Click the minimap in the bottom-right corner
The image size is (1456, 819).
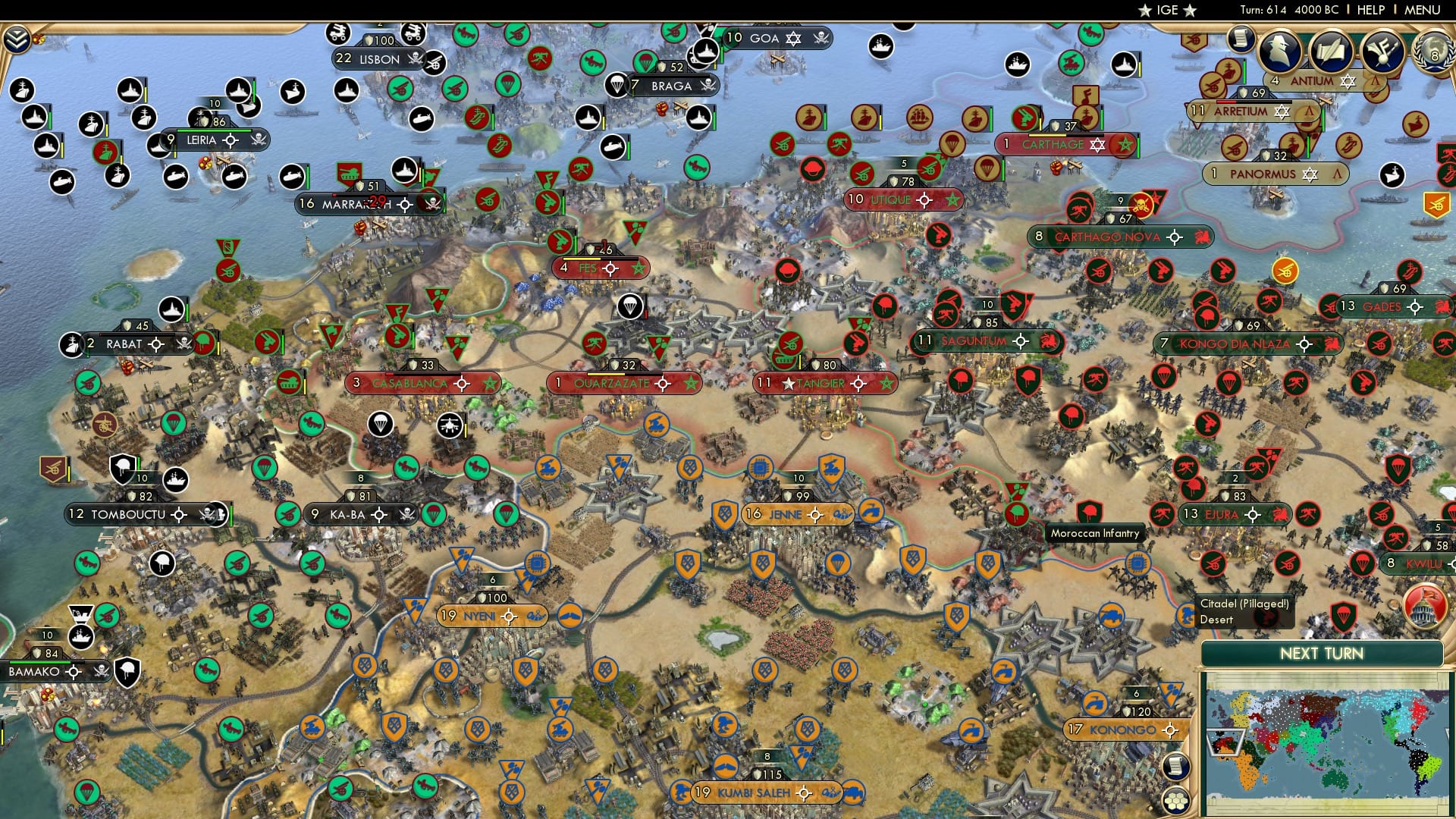point(1331,739)
